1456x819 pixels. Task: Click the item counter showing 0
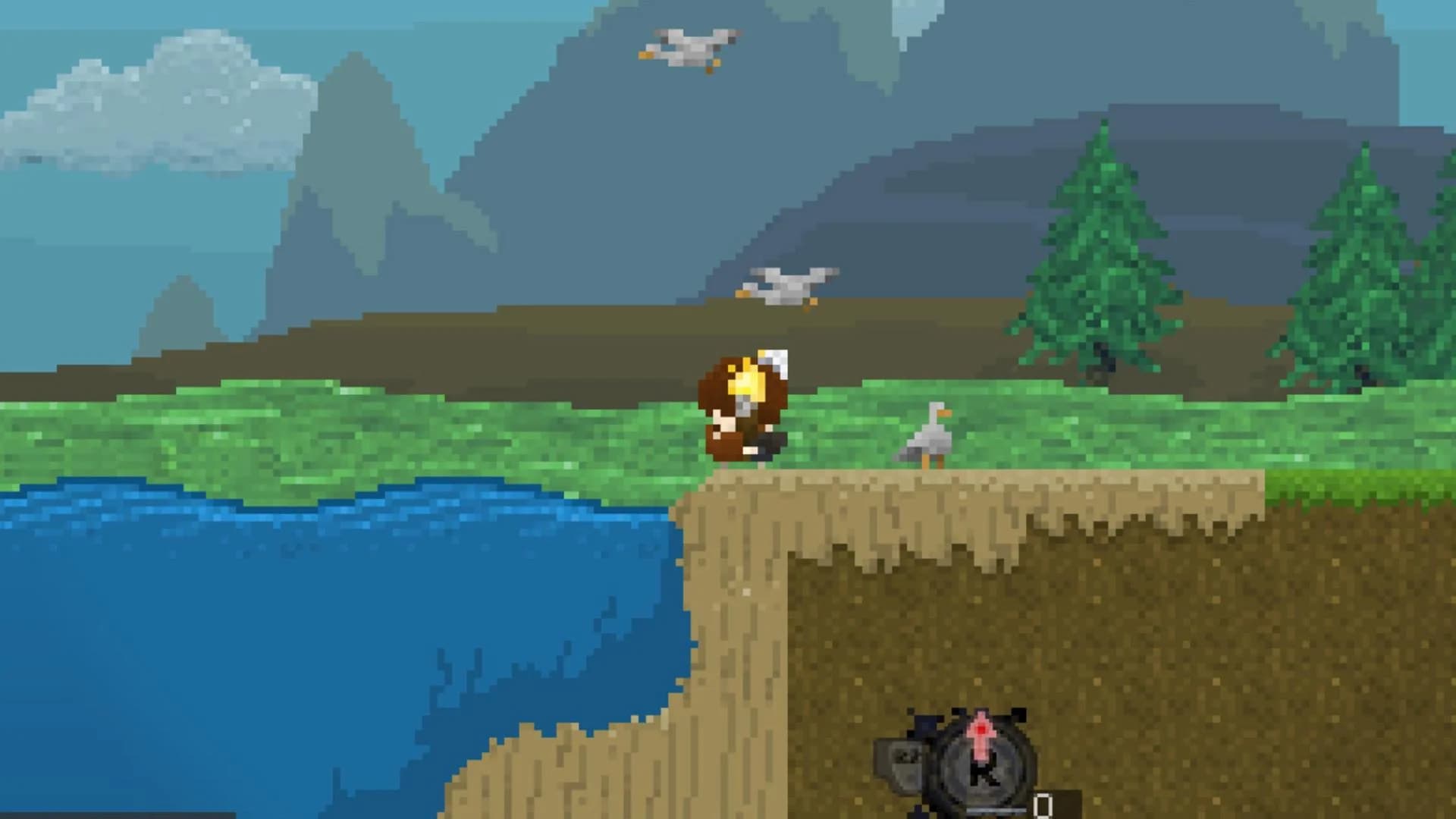(x=1043, y=804)
